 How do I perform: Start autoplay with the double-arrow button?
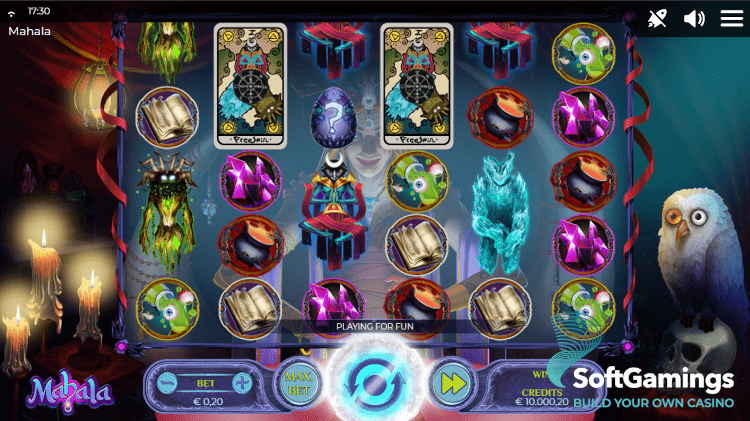click(451, 383)
